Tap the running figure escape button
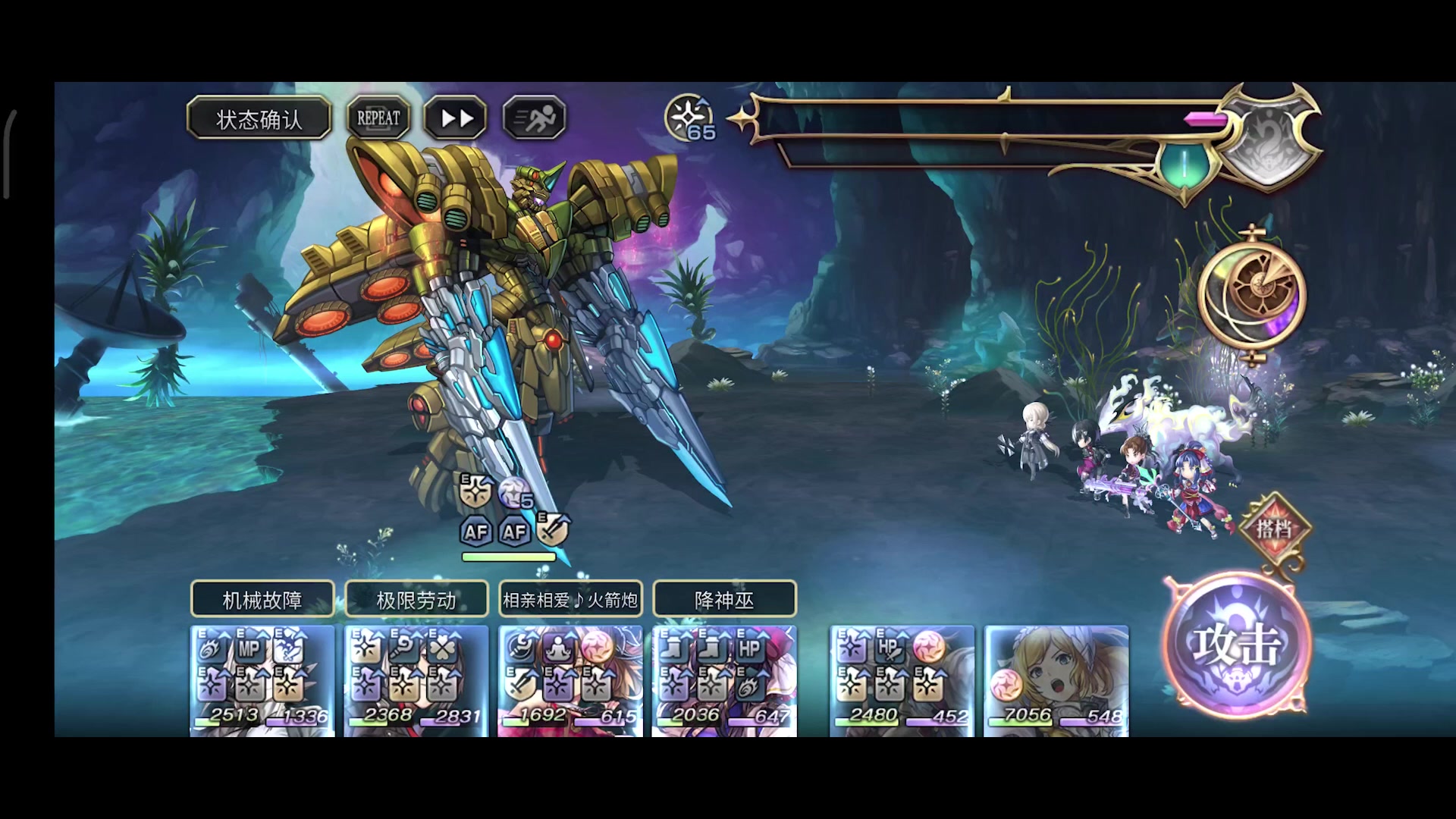The image size is (1456, 819). click(x=535, y=118)
